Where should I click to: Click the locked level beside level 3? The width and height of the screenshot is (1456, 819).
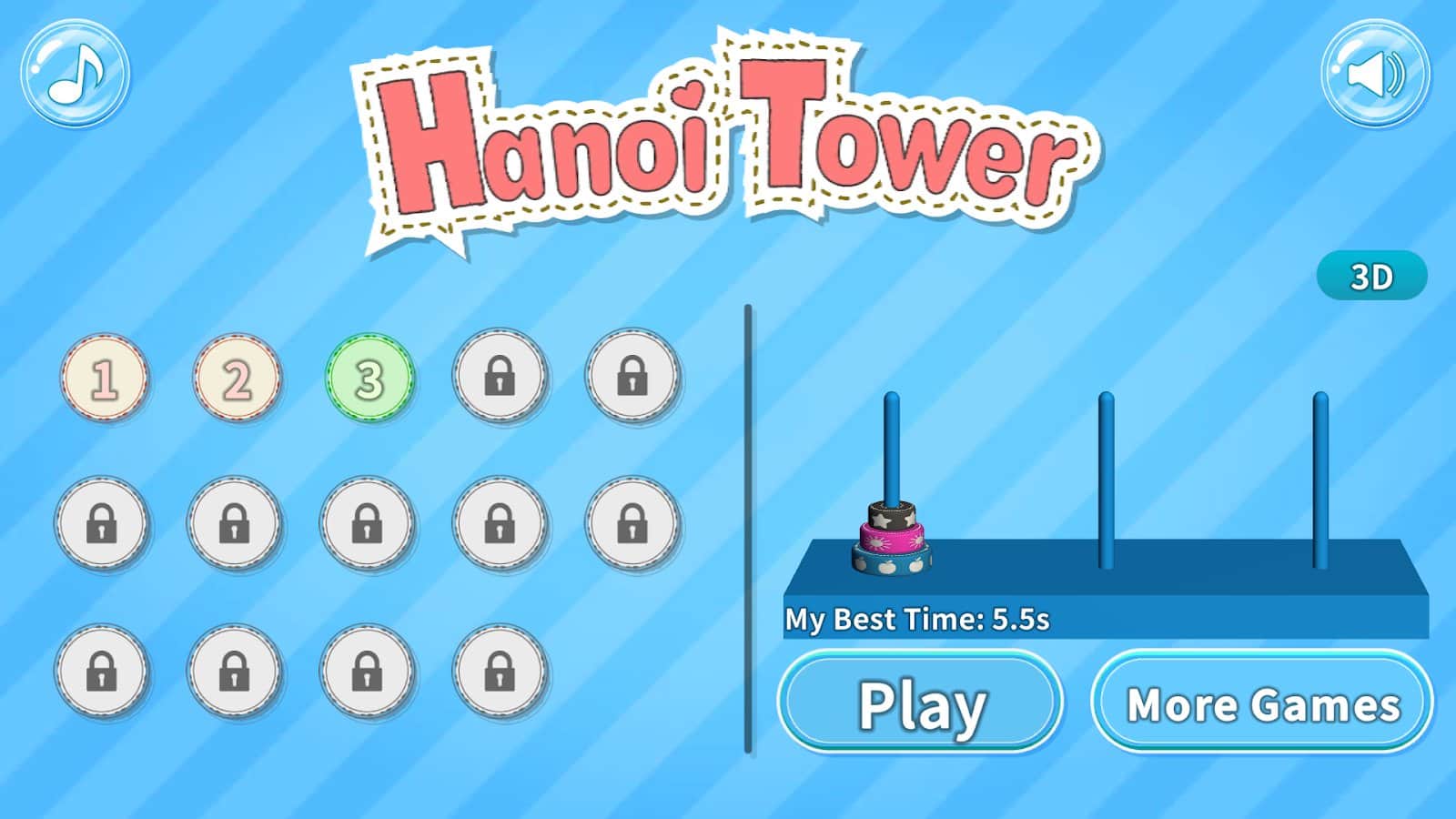499,378
